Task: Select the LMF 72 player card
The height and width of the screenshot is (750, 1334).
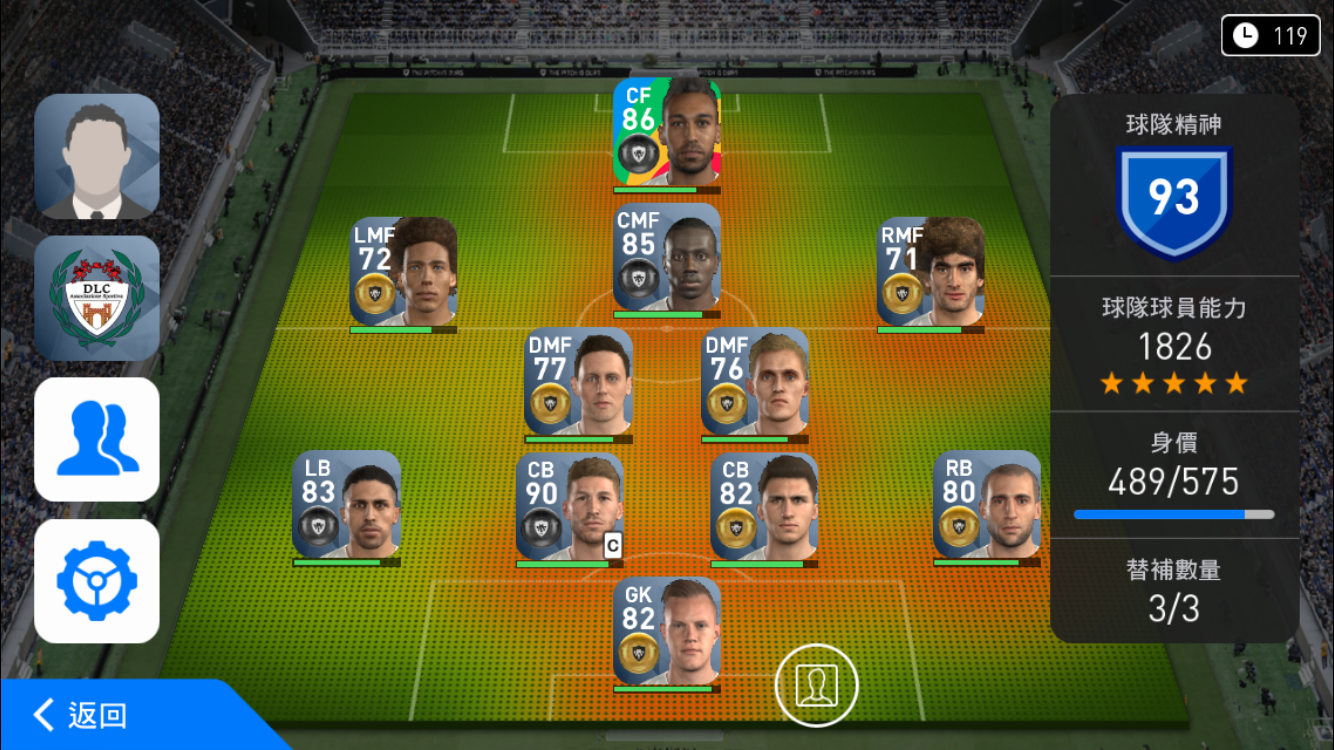Action: coord(404,272)
